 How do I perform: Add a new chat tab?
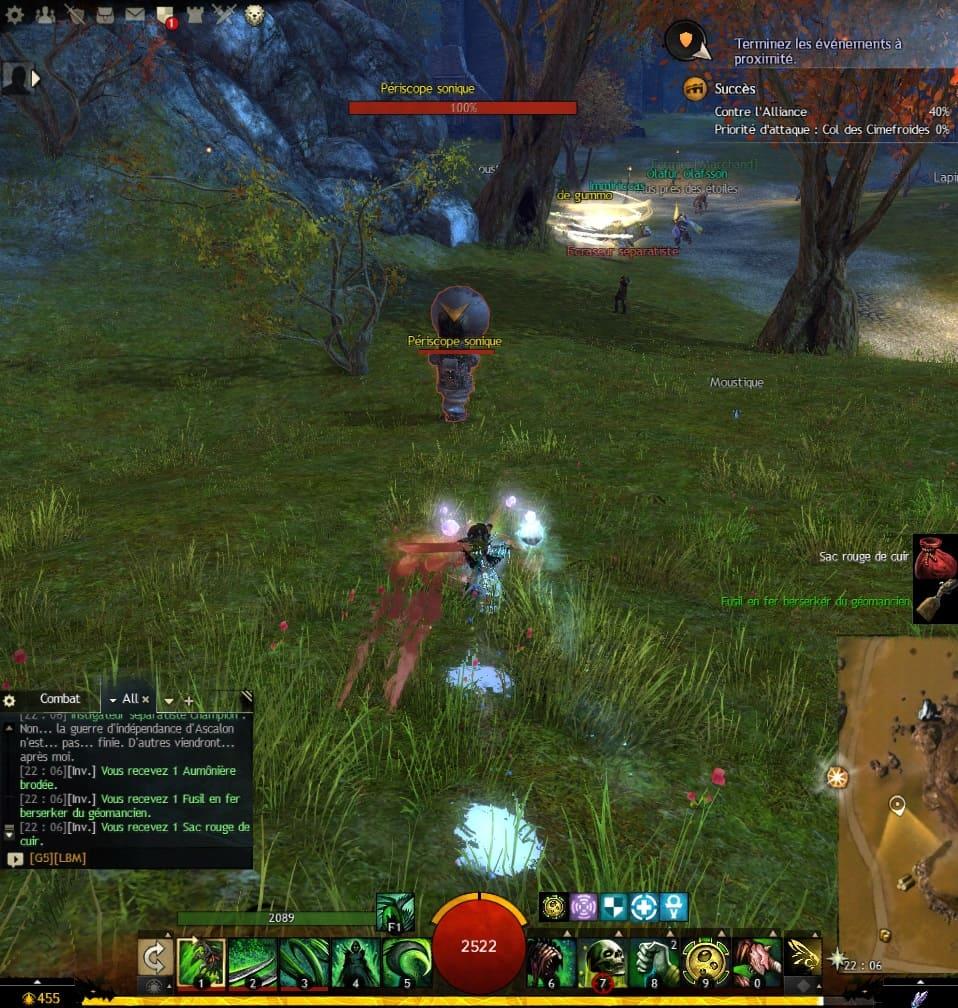188,701
